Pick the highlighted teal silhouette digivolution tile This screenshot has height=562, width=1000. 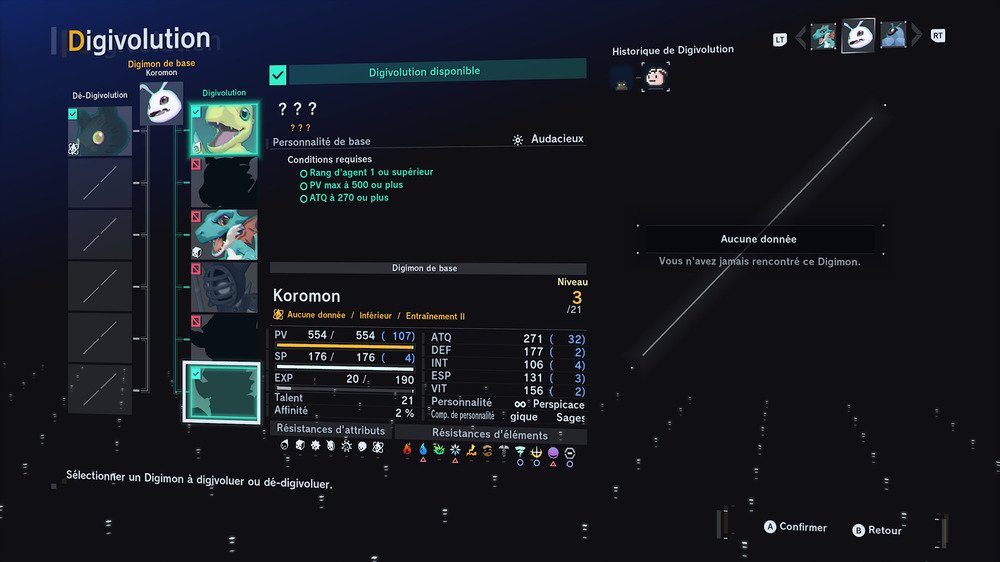tap(222, 393)
